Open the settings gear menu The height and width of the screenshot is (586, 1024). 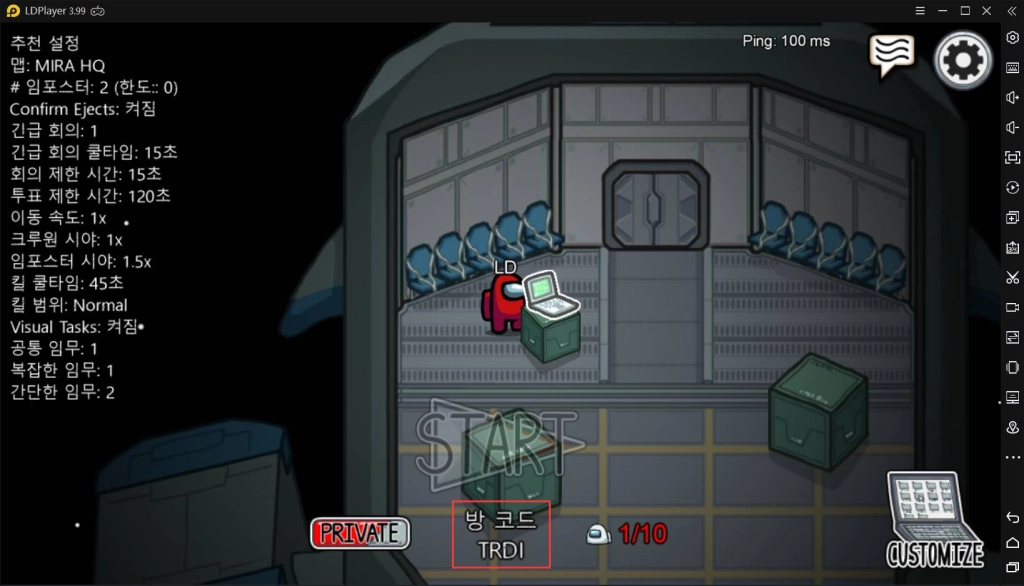[962, 60]
